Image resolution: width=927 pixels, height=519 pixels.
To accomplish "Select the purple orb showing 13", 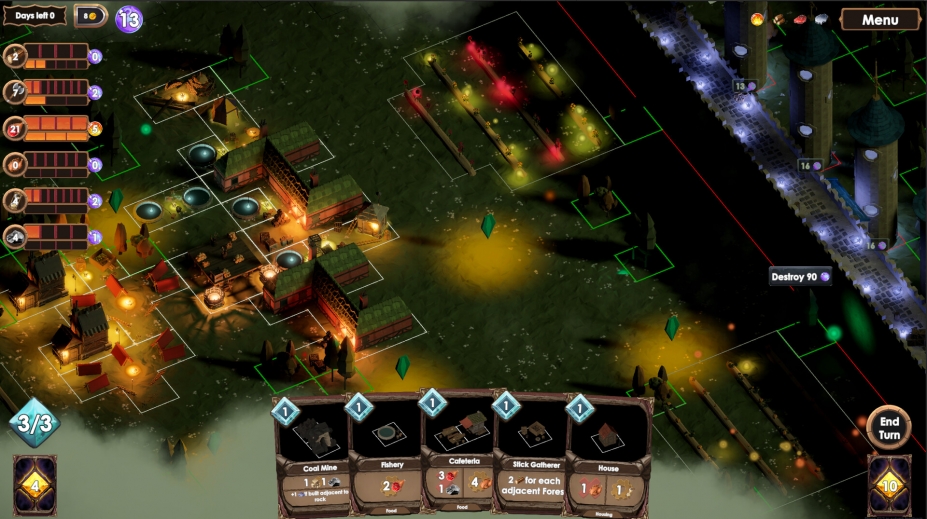I will [x=129, y=18].
